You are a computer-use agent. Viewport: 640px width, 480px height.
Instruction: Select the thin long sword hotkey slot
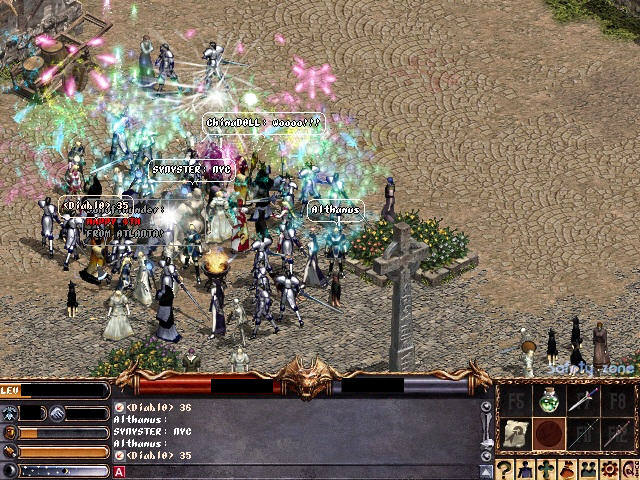pos(582,434)
